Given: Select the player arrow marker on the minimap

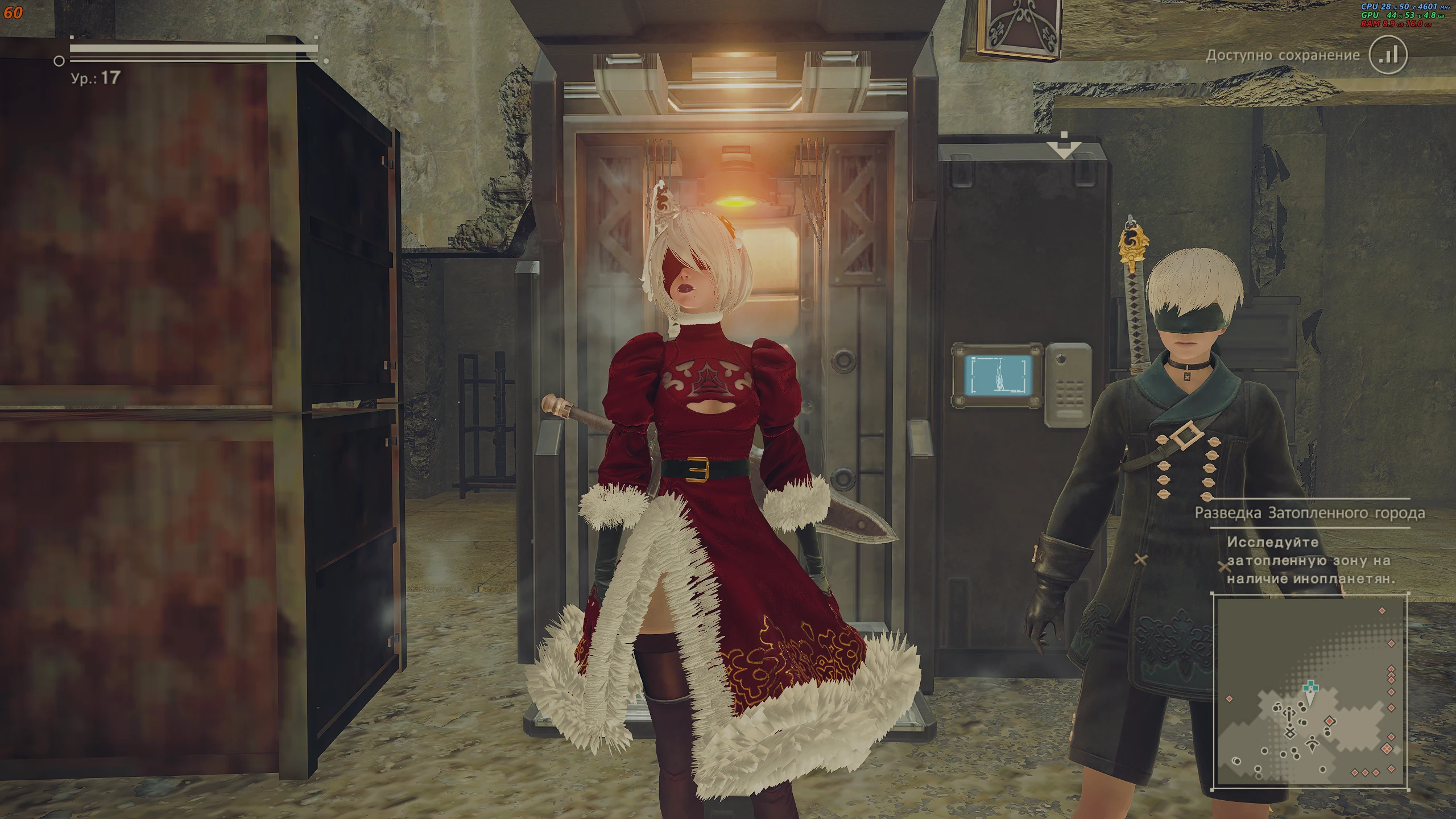Looking at the screenshot, I should click(x=1310, y=697).
